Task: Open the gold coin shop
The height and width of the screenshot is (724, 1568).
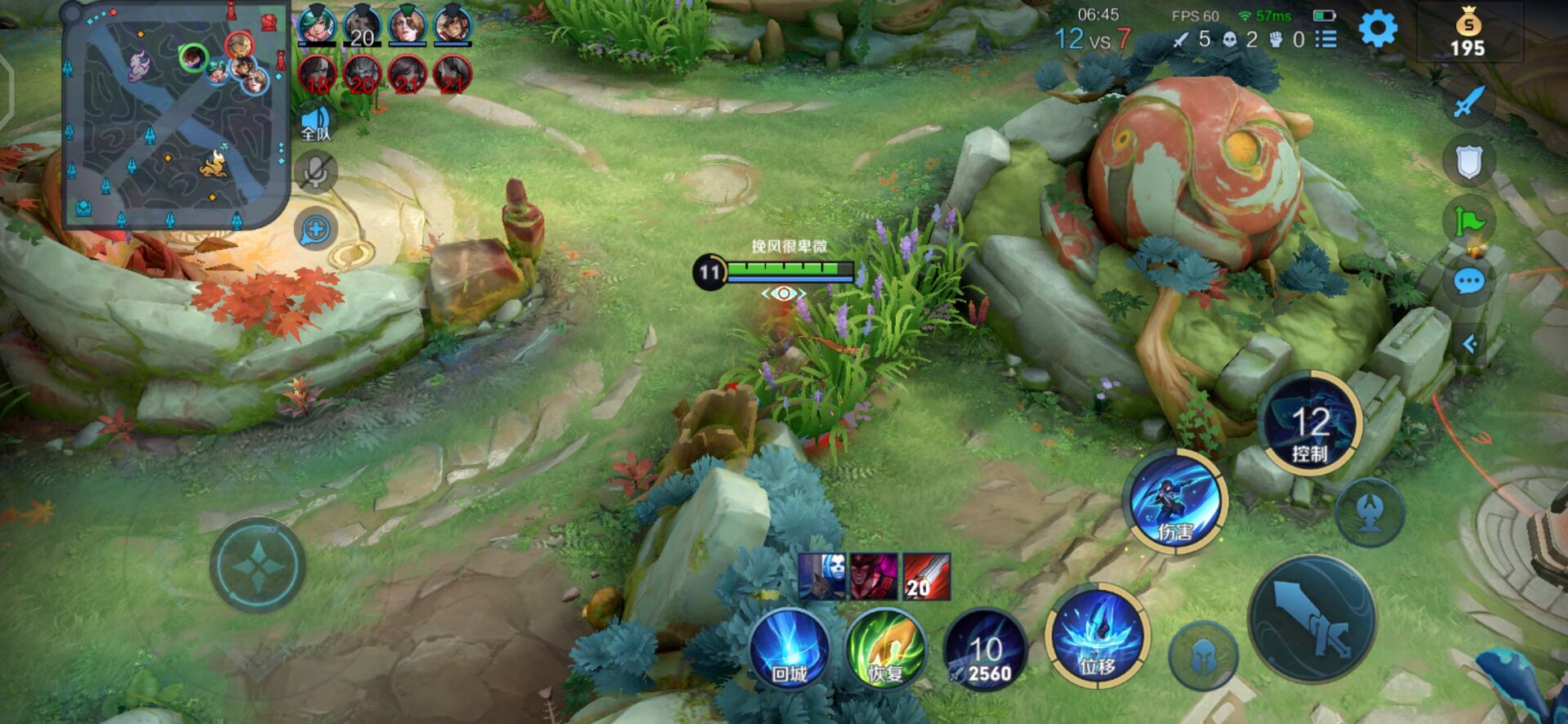Action: click(1468, 33)
